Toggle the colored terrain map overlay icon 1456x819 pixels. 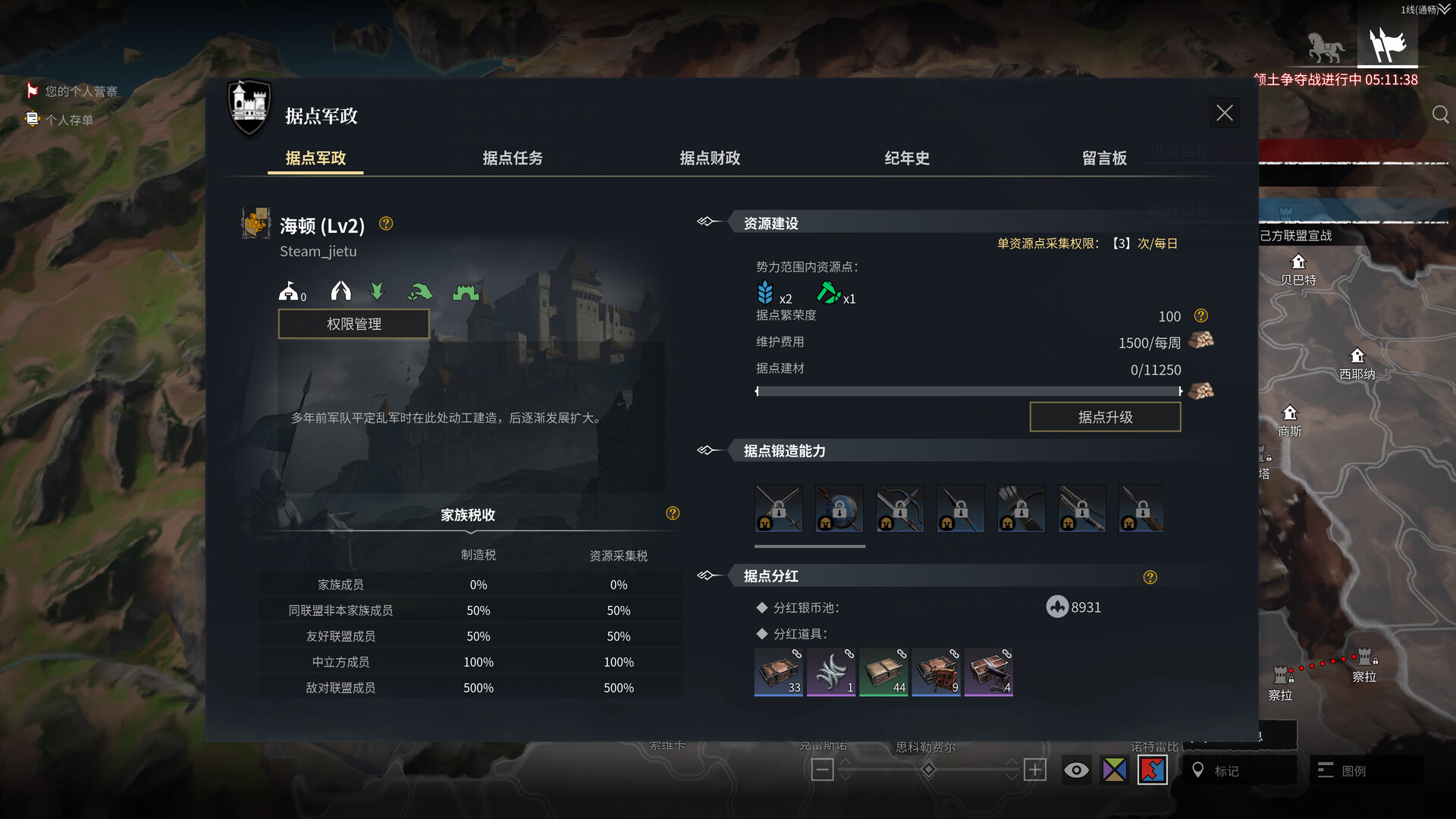(x=1113, y=770)
